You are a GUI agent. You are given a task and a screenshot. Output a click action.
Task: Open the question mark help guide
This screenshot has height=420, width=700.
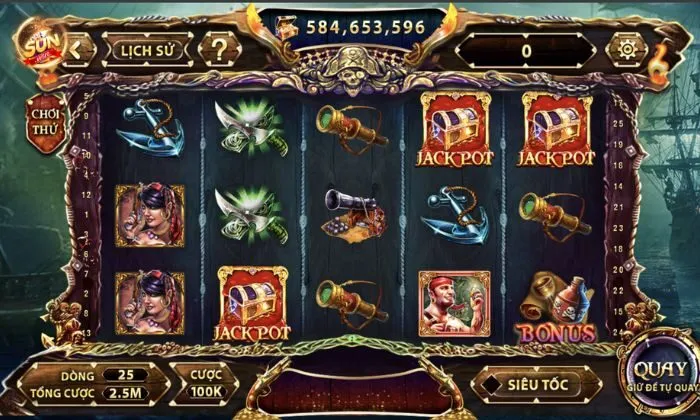218,49
